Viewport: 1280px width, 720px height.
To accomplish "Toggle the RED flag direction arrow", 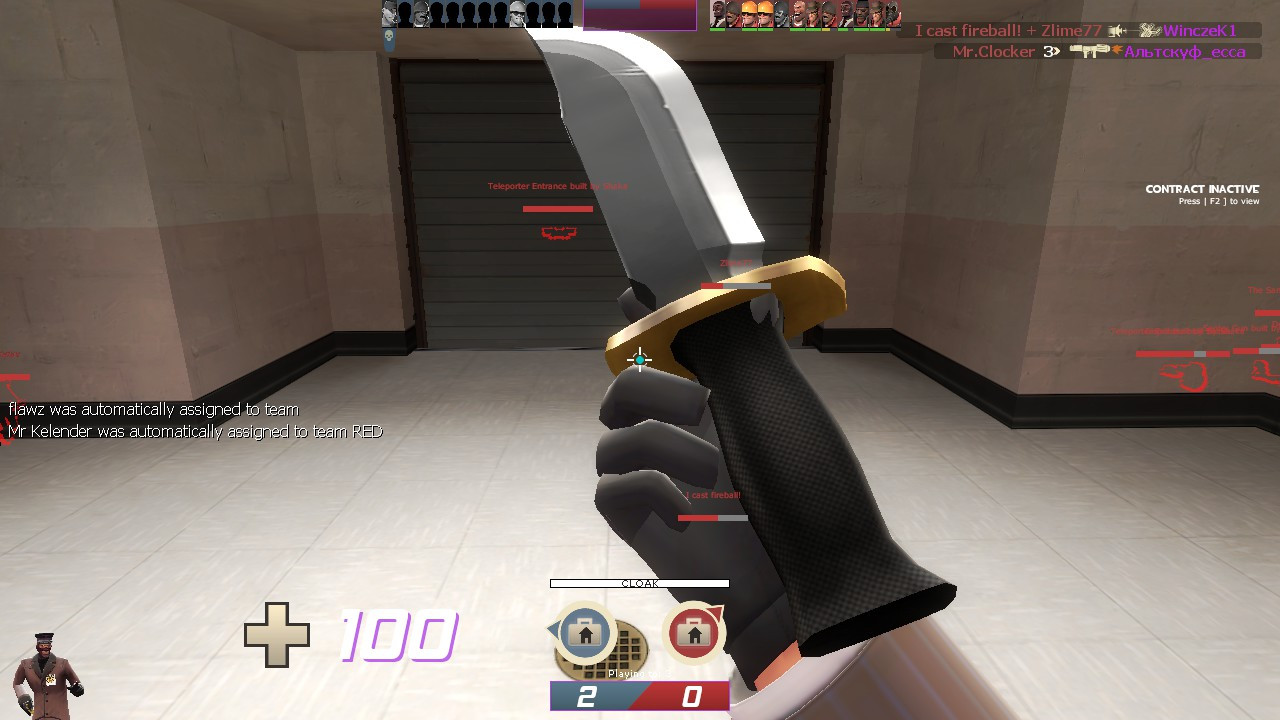I will point(718,611).
